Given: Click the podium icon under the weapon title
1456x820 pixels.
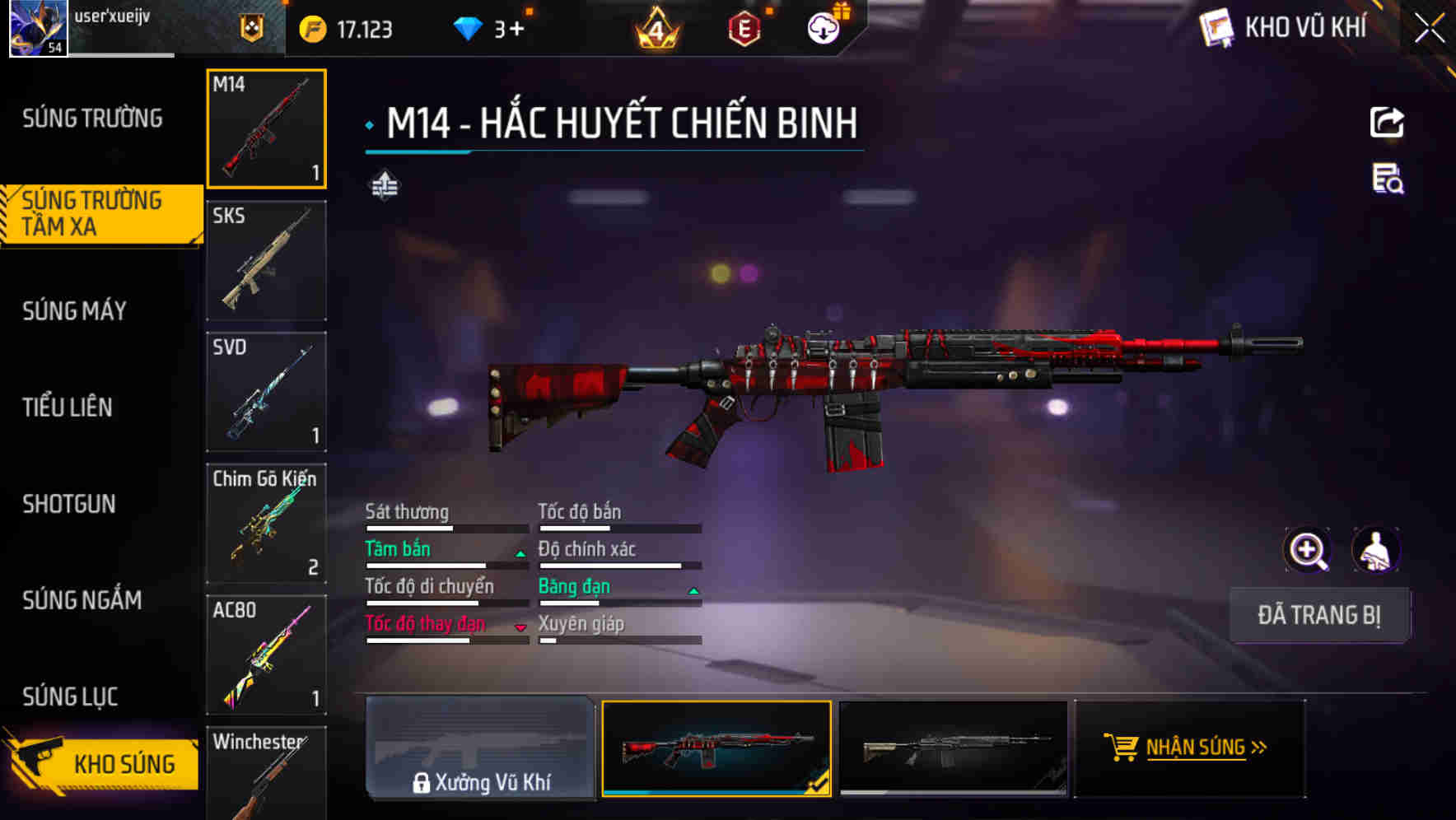Looking at the screenshot, I should point(384,186).
